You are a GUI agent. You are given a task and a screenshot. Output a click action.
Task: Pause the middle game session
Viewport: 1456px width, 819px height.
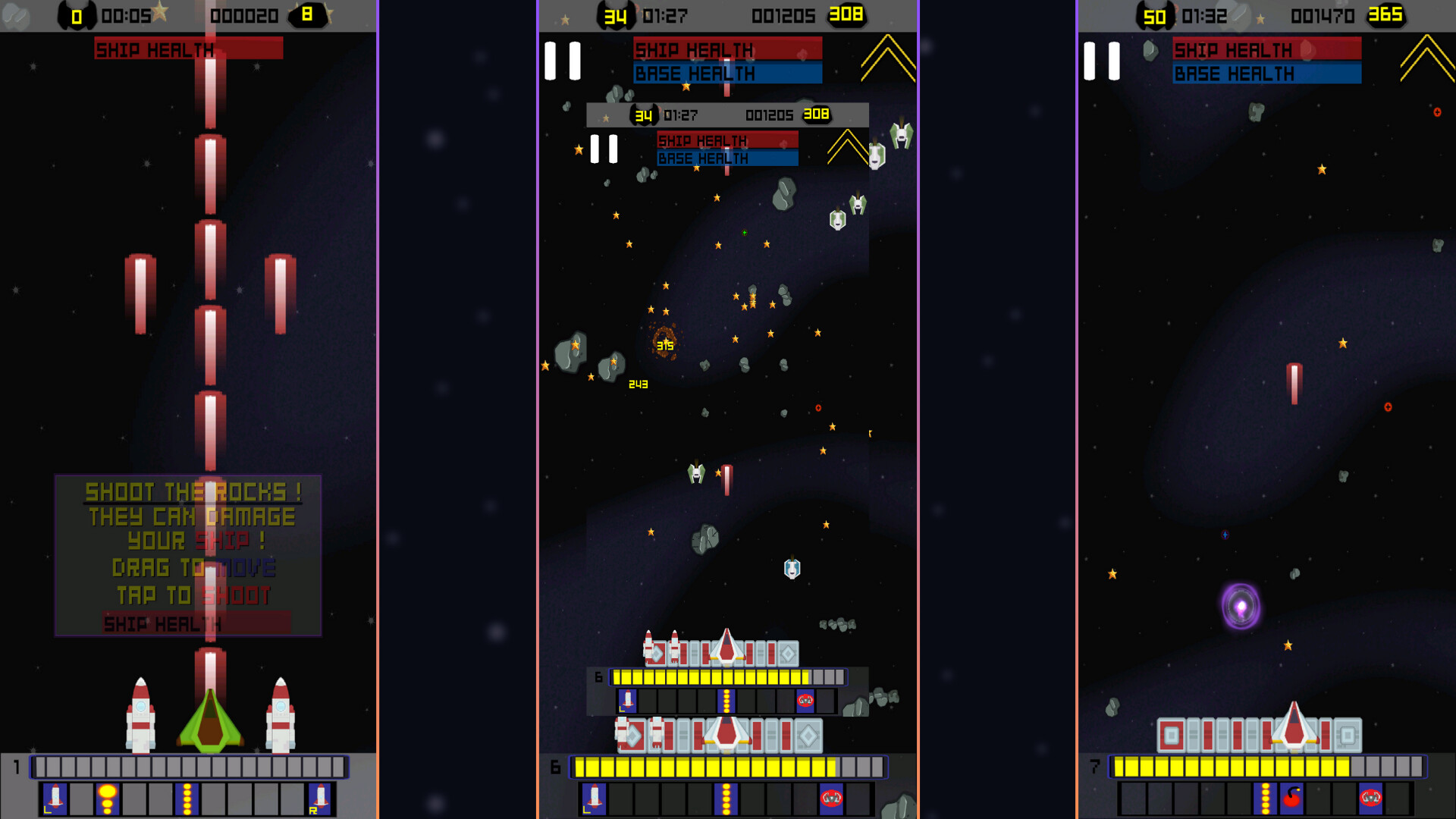[561, 62]
